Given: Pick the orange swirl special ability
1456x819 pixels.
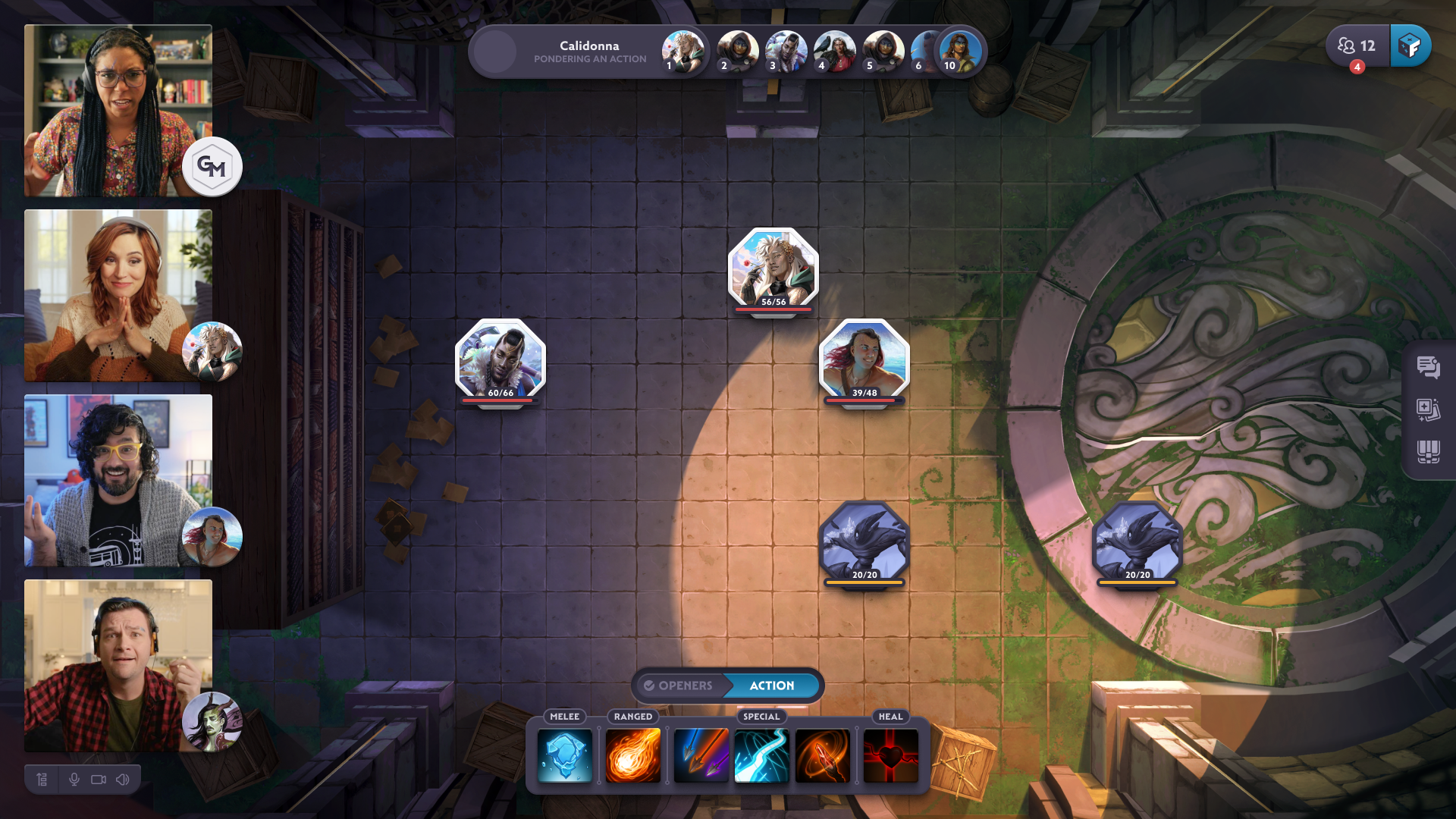Looking at the screenshot, I should pos(822,755).
